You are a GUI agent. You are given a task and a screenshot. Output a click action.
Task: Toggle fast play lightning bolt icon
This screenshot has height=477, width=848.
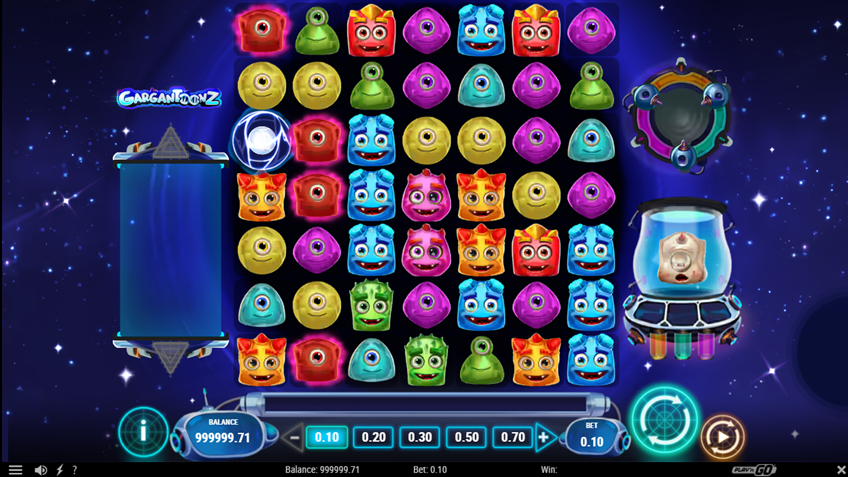(60, 469)
